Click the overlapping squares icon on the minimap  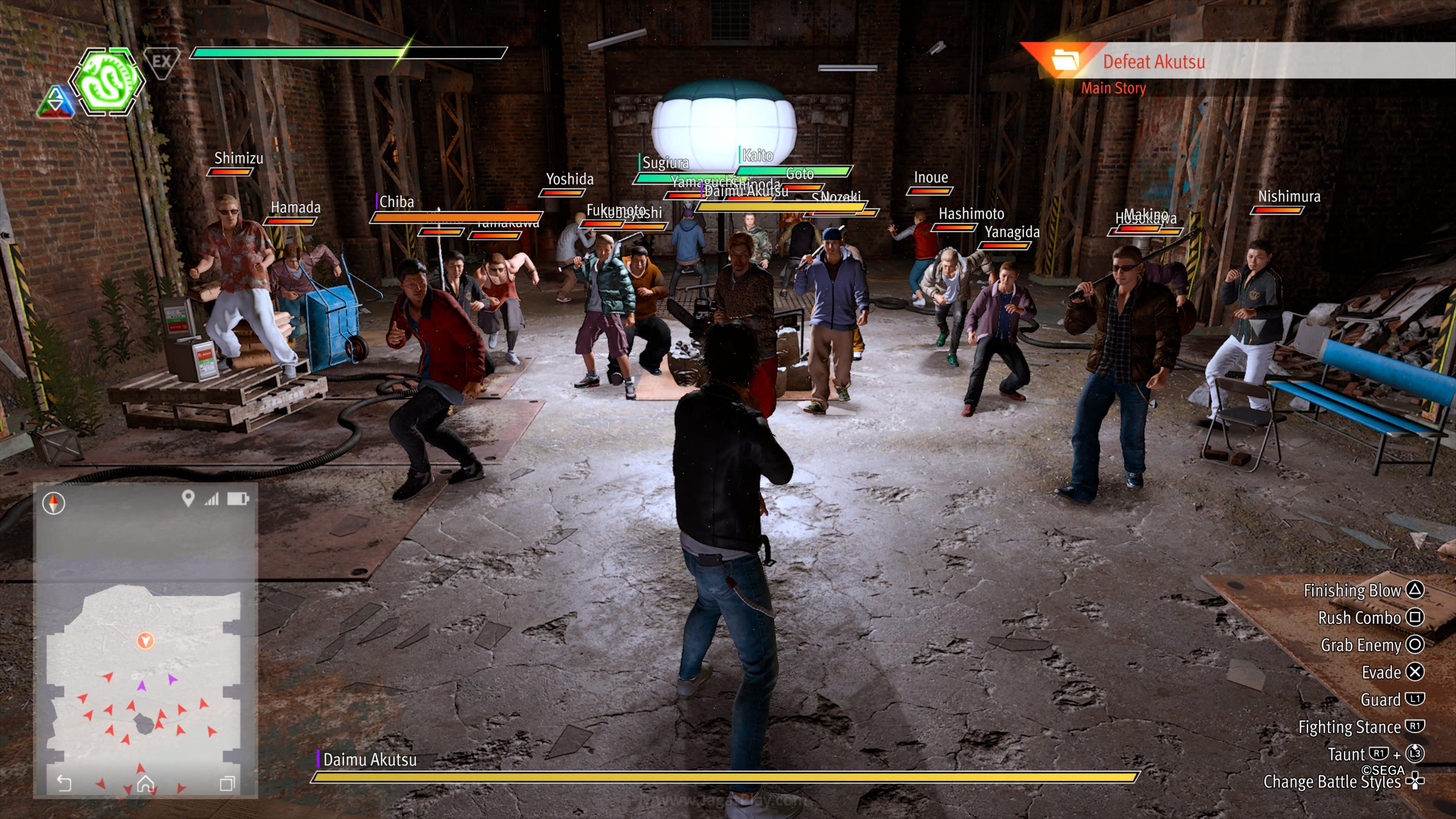pyautogui.click(x=227, y=783)
